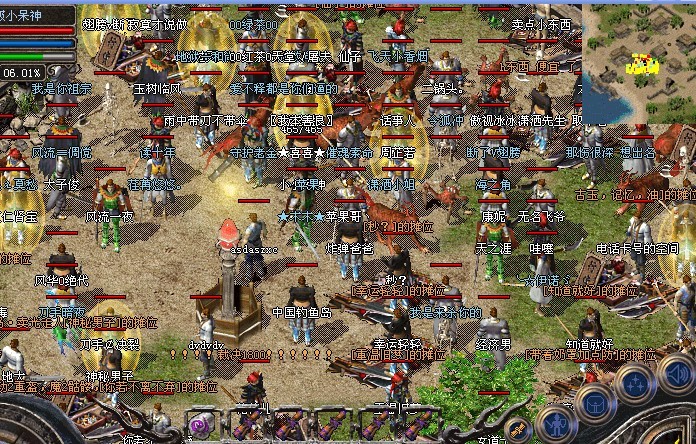
Task: Select the character name panel
Action: [38, 14]
